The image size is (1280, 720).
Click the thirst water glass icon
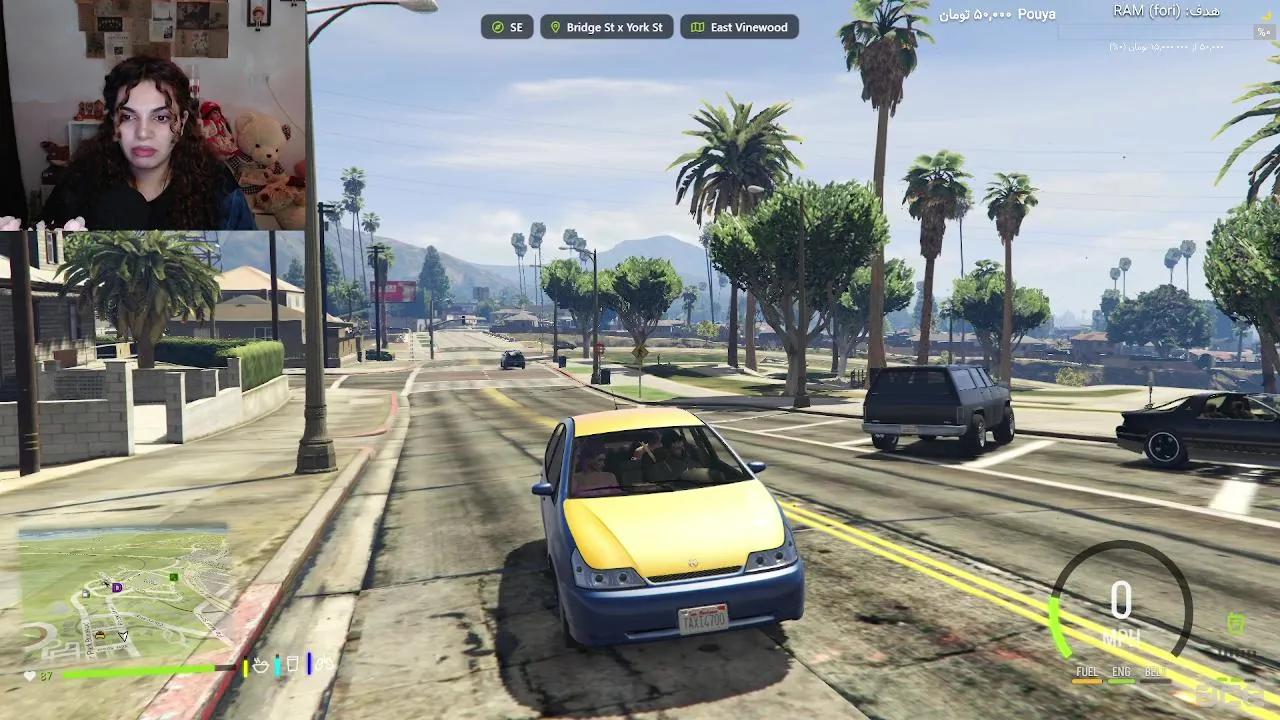pos(292,663)
